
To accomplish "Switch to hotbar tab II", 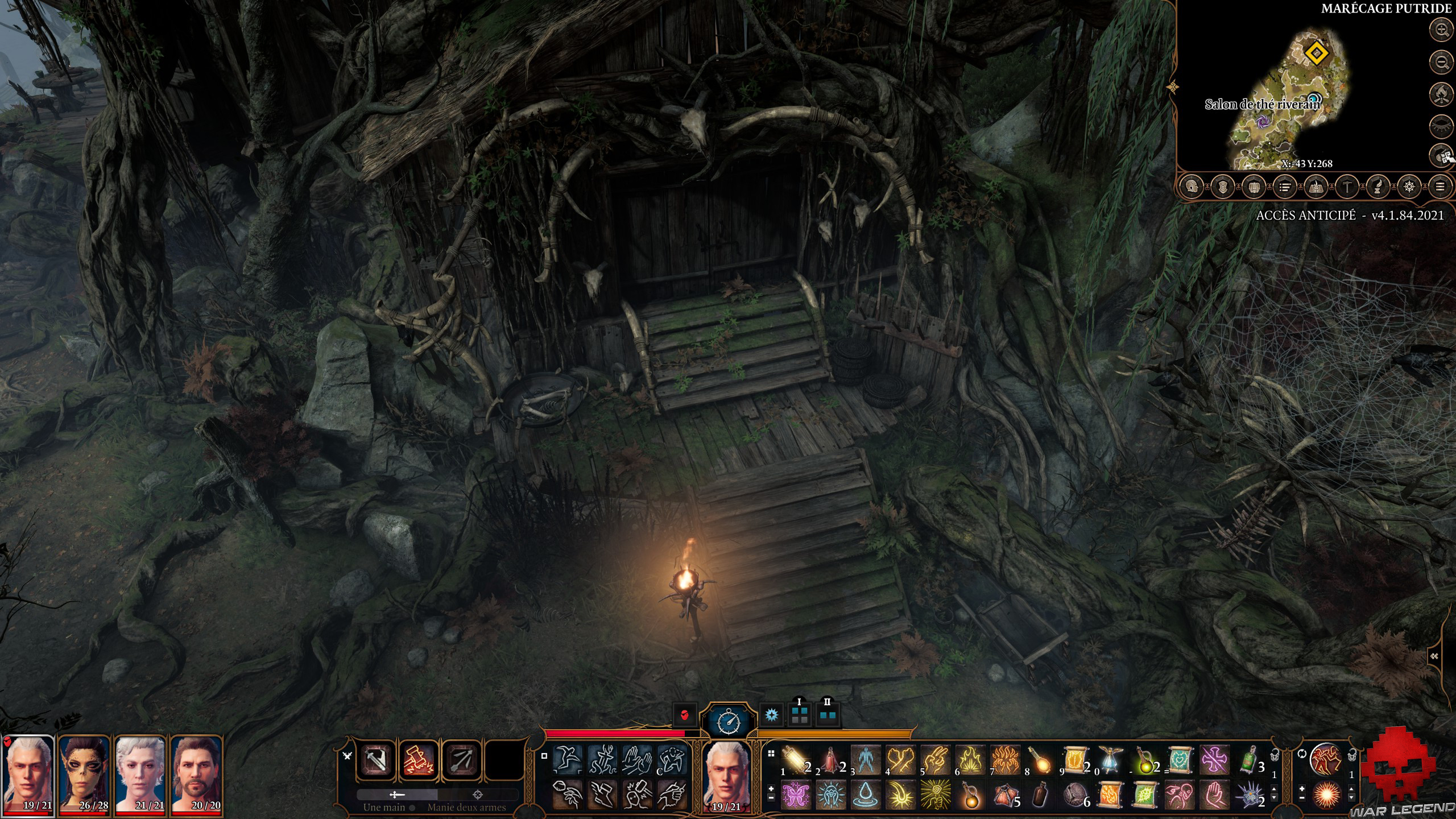I will point(827,714).
